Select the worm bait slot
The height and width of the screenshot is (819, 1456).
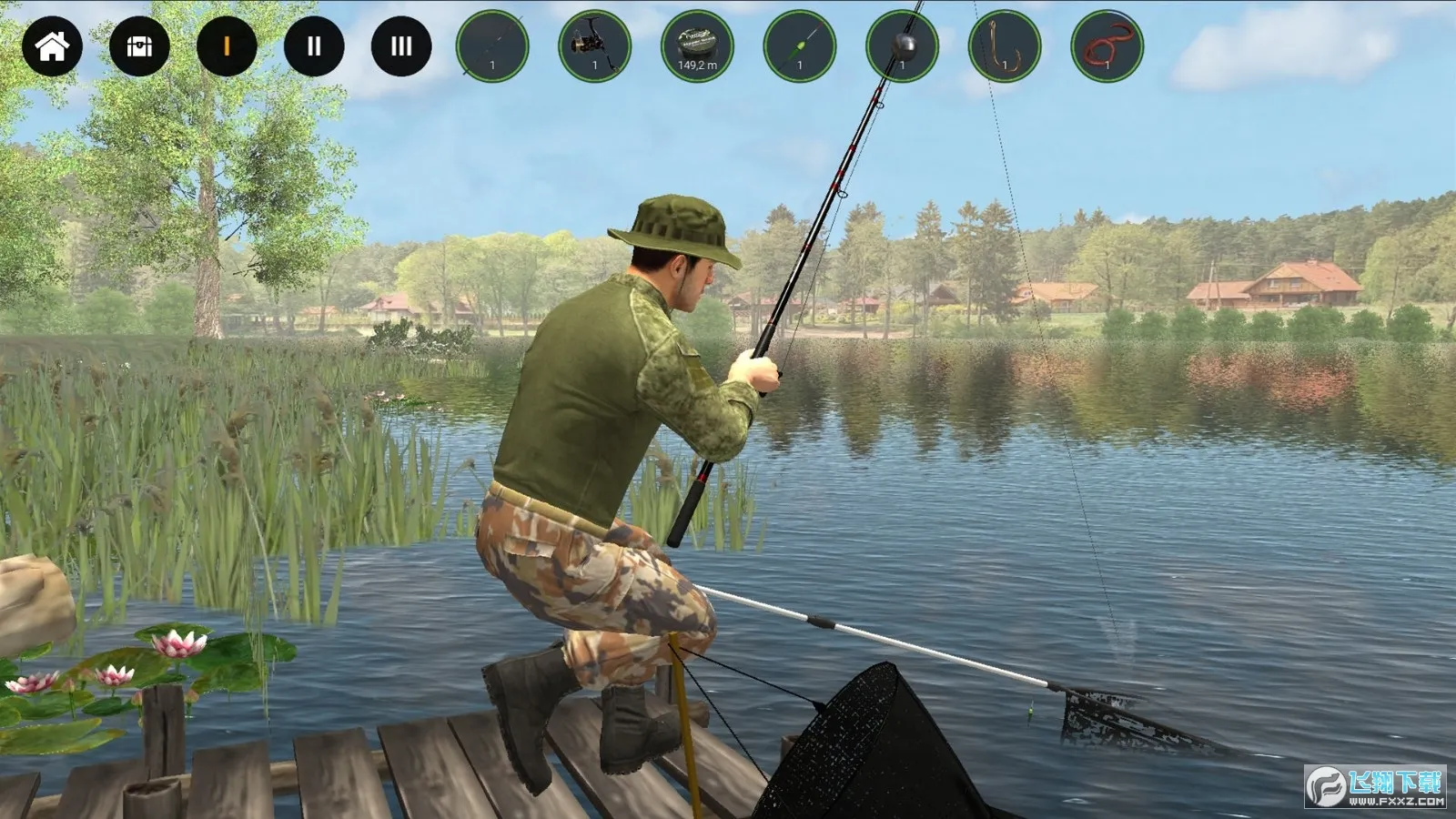[1107, 45]
